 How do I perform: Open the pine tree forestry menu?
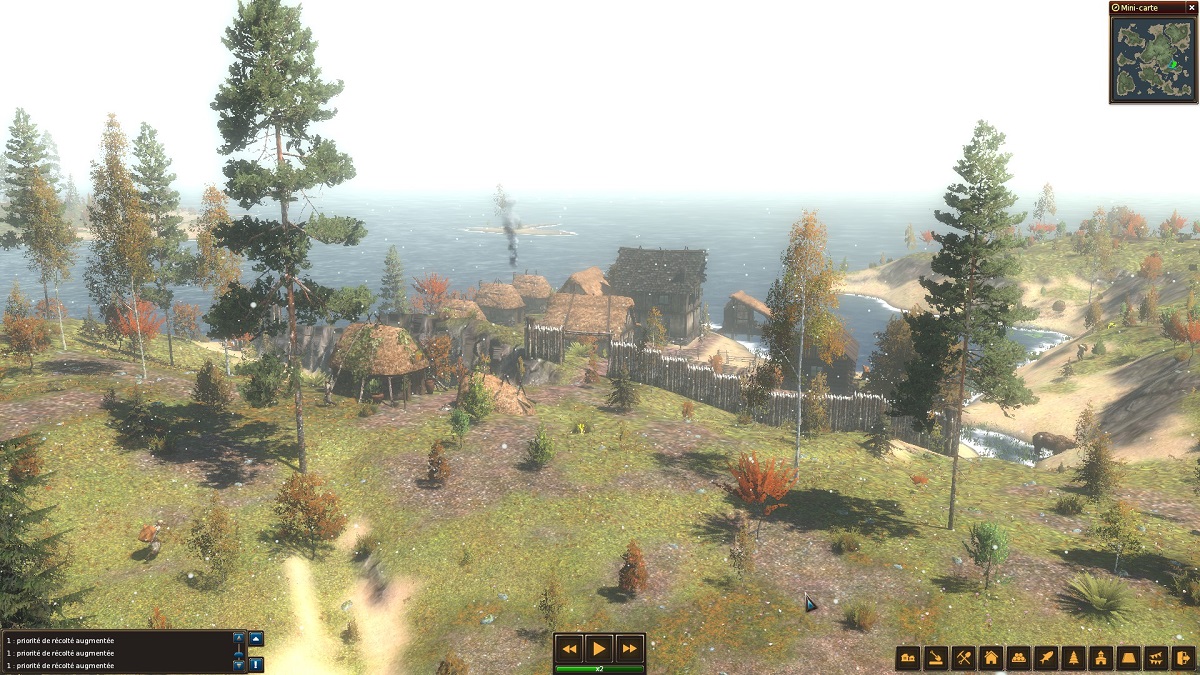1074,658
